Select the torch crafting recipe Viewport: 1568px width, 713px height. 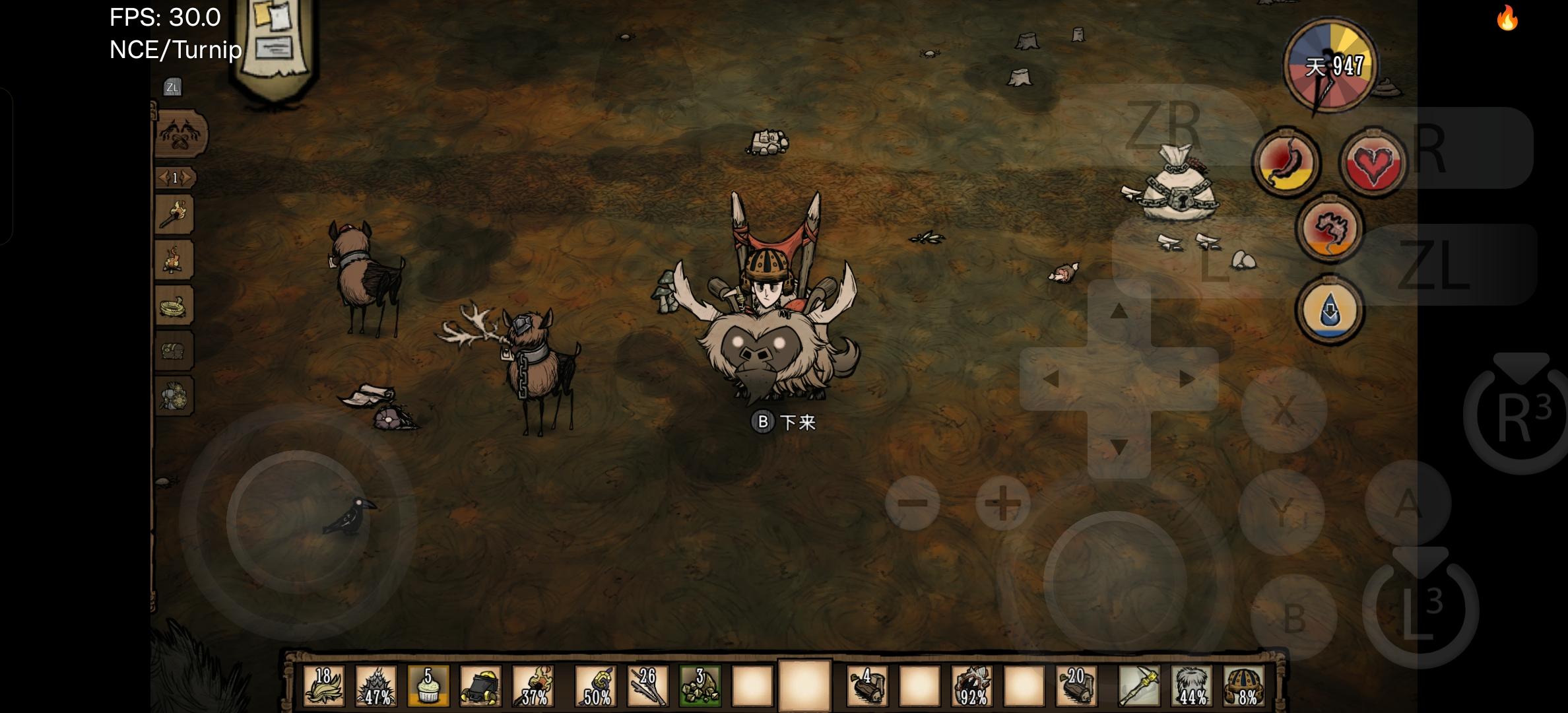(175, 215)
